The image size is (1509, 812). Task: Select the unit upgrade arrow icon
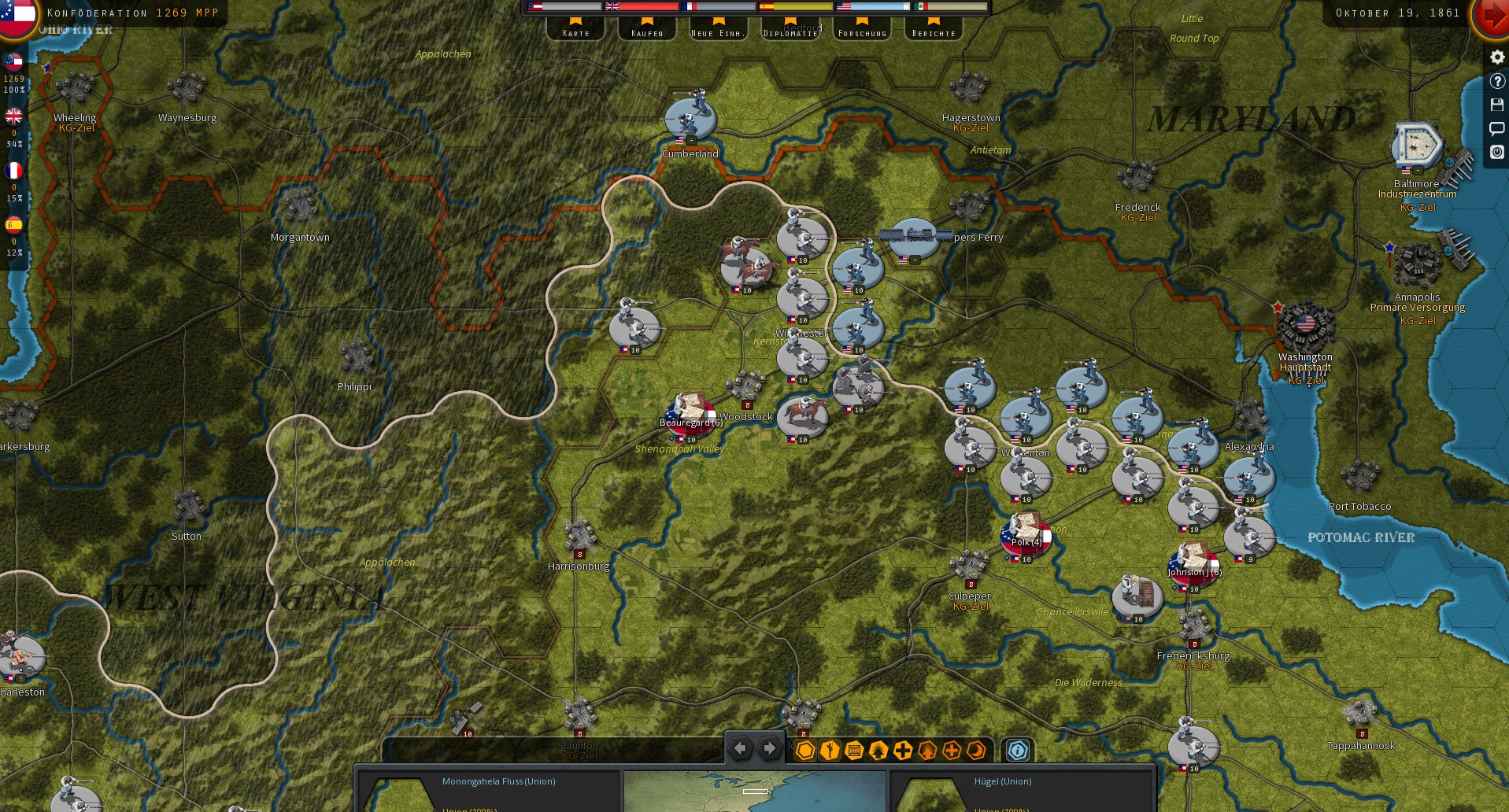tap(878, 751)
